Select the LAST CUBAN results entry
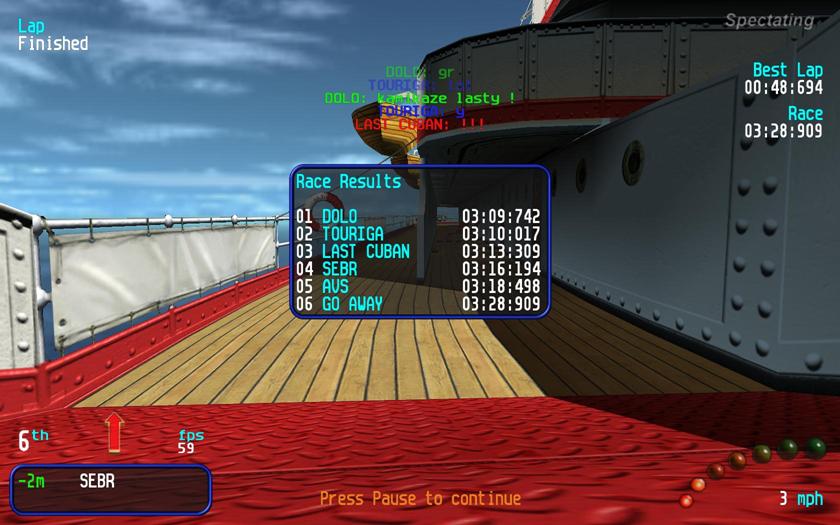Viewport: 840px width, 525px height. click(418, 251)
